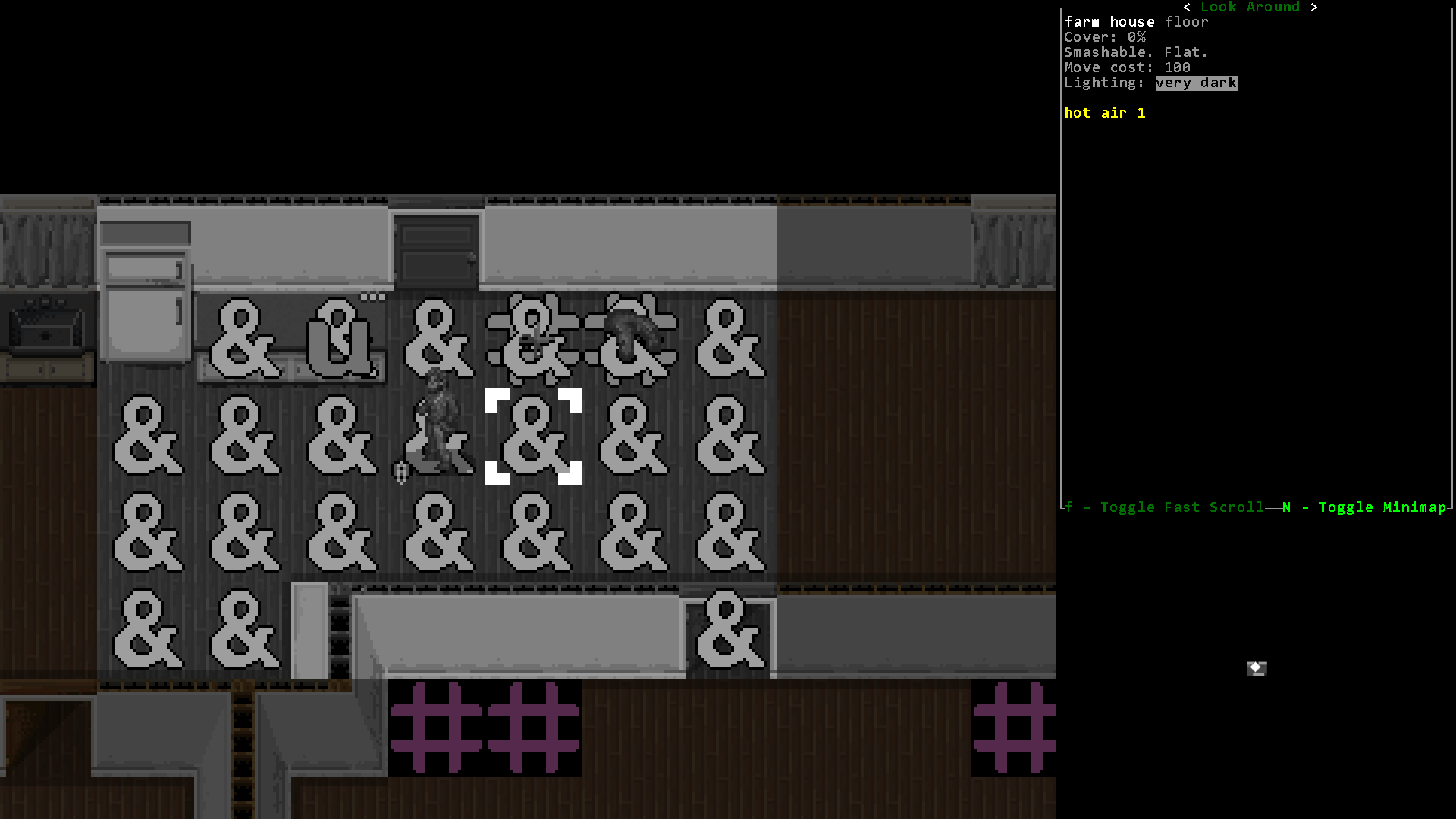Toggle the highlighted 'very dark' lighting indicator
Viewport: 1456px width, 819px height.
[1196, 83]
